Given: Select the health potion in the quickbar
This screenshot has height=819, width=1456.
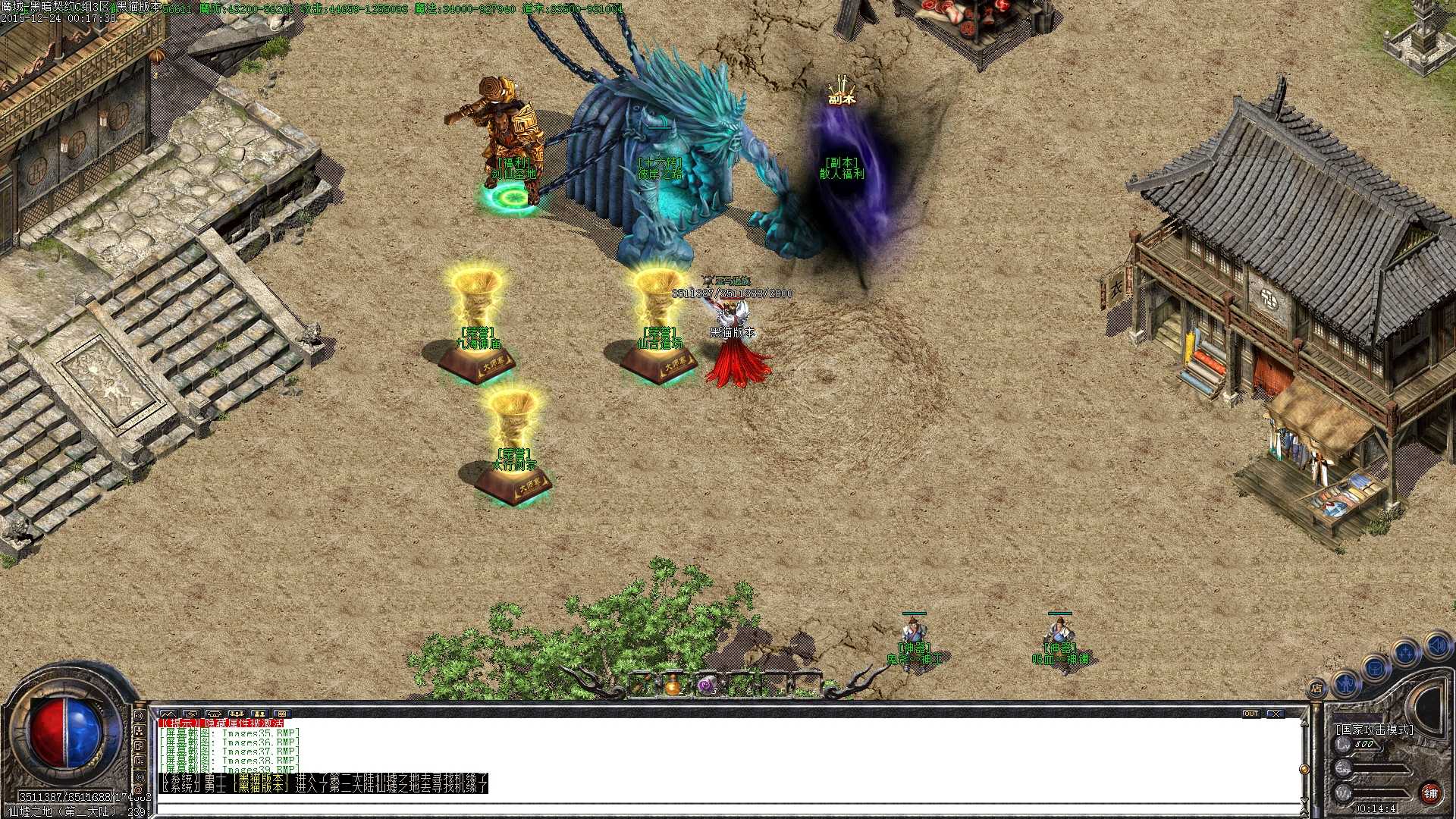Looking at the screenshot, I should [673, 684].
